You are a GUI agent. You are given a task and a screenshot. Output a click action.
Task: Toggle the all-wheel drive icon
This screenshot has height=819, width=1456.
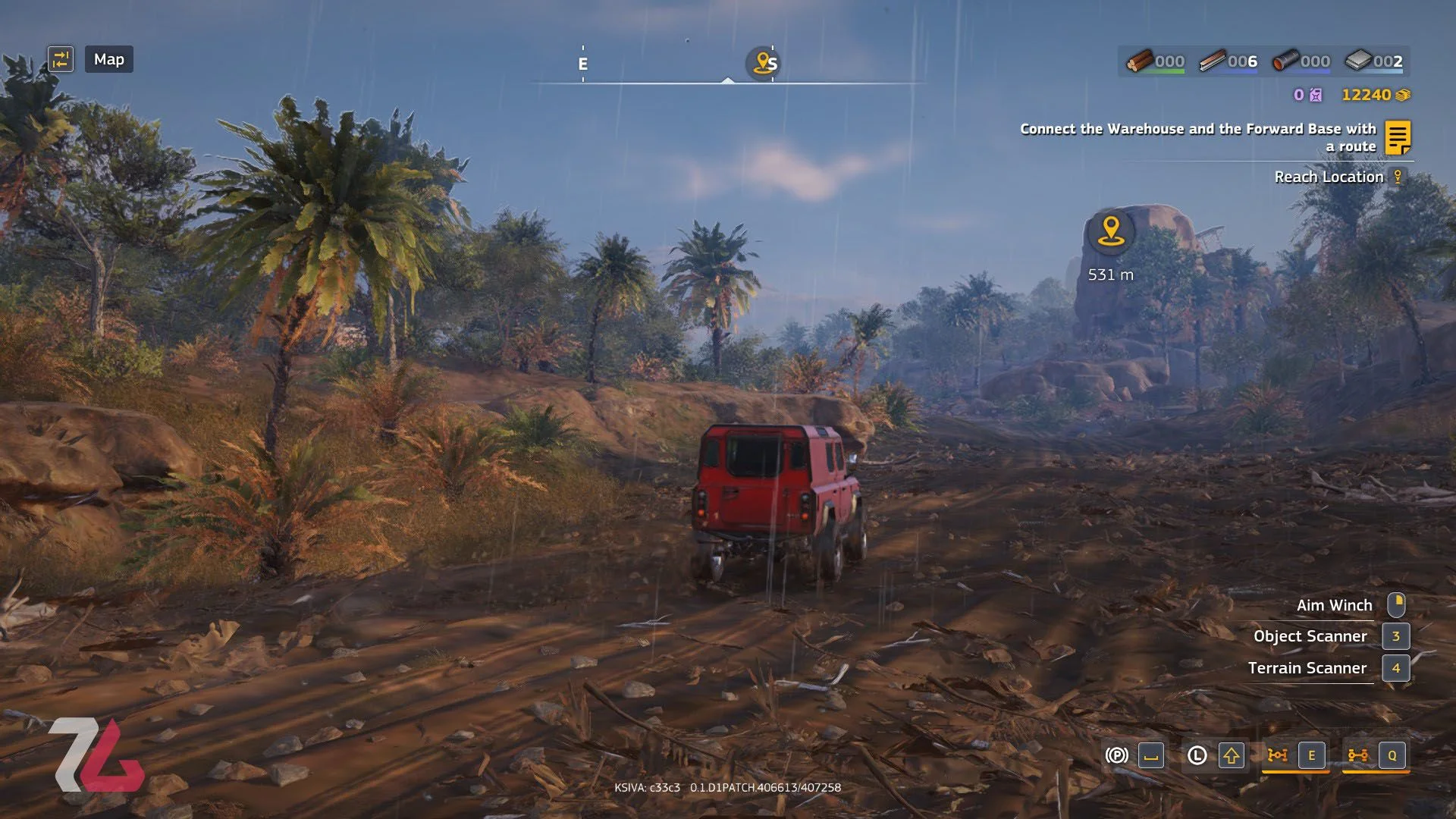coord(1357,755)
